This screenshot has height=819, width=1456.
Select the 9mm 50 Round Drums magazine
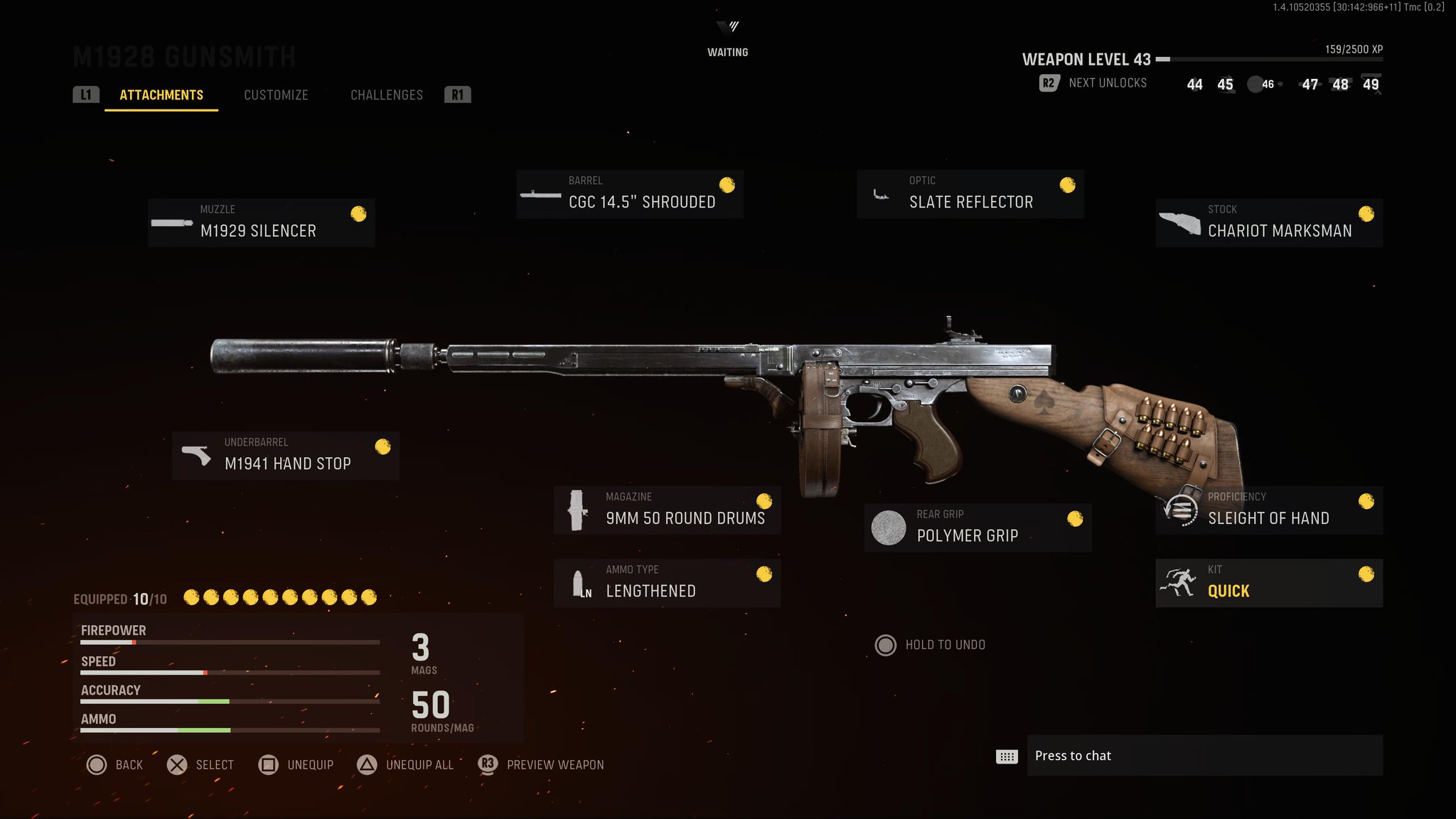click(667, 510)
